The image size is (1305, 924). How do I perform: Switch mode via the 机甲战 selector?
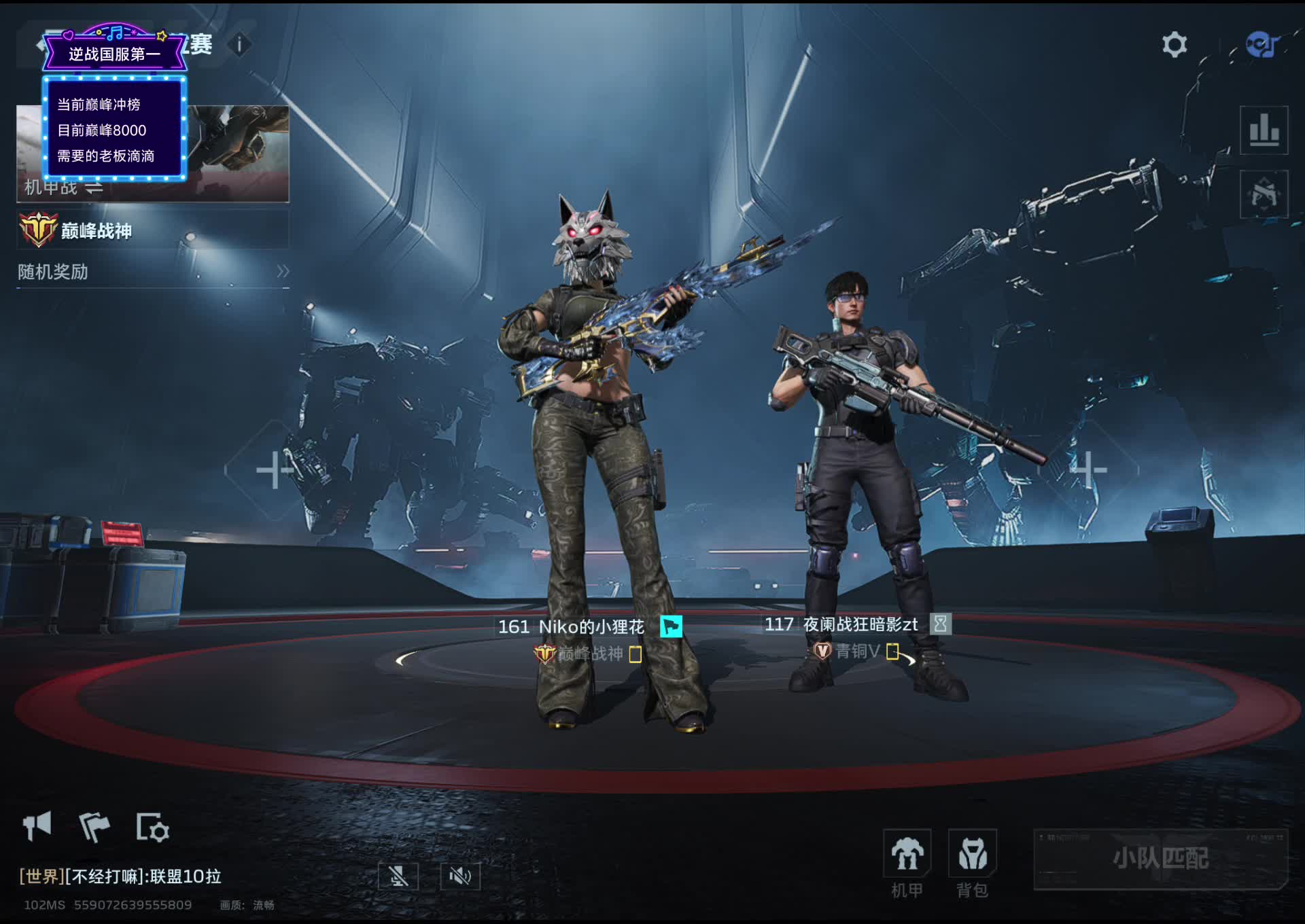(65, 187)
